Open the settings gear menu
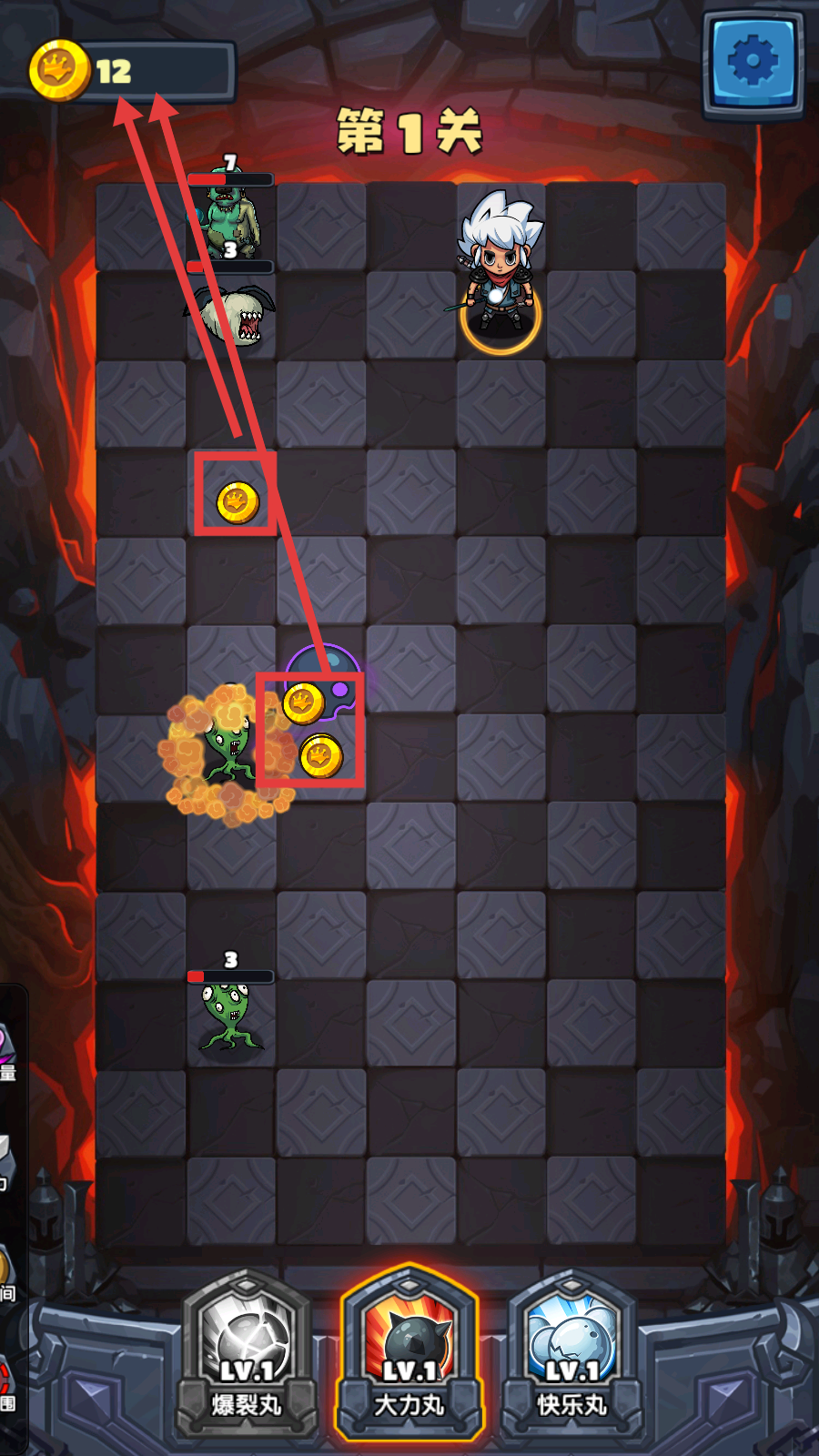This screenshot has height=1456, width=819. 753,62
